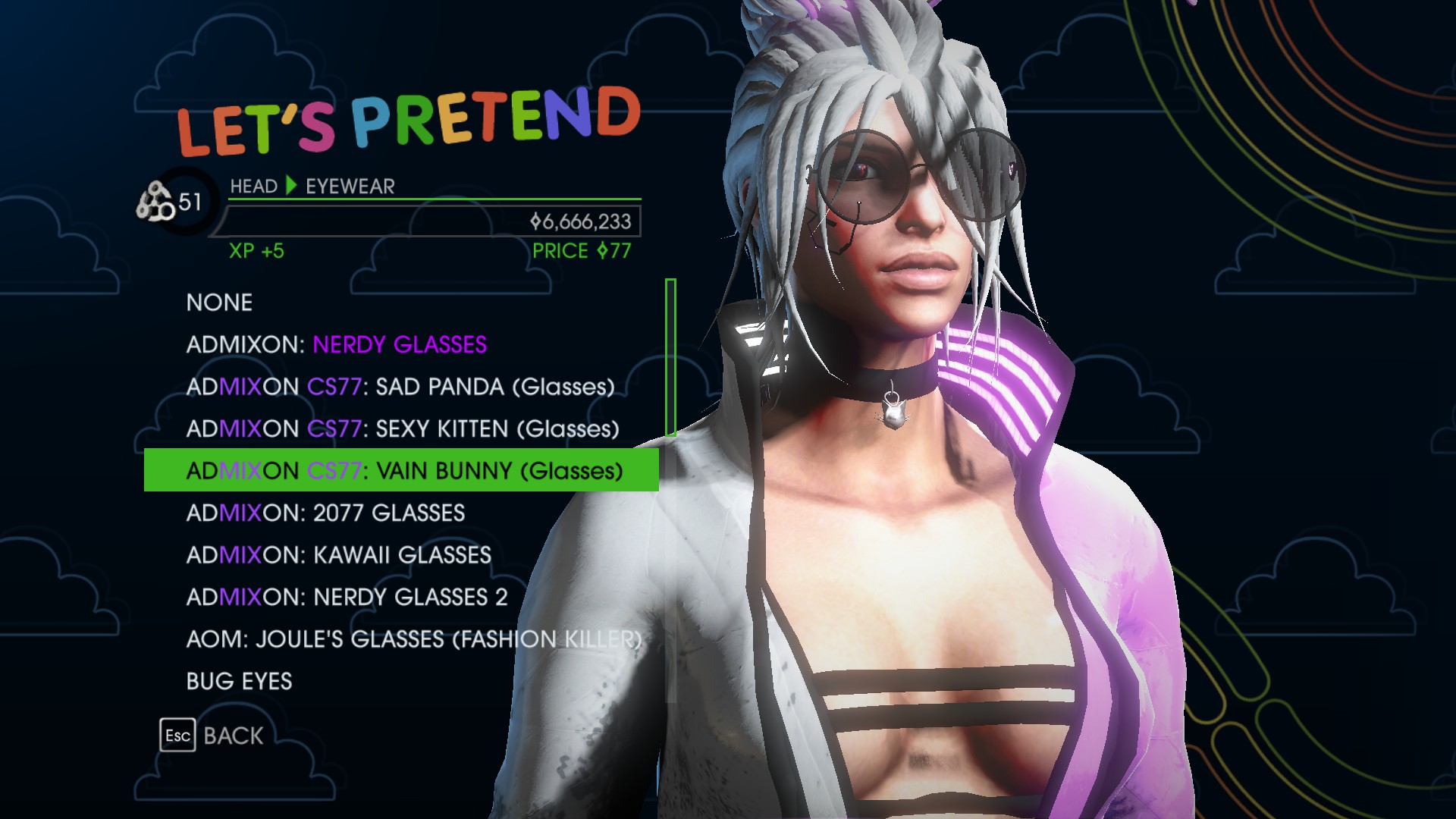Return to the HEAD category breadcrumb
This screenshot has height=819, width=1456.
(x=253, y=187)
